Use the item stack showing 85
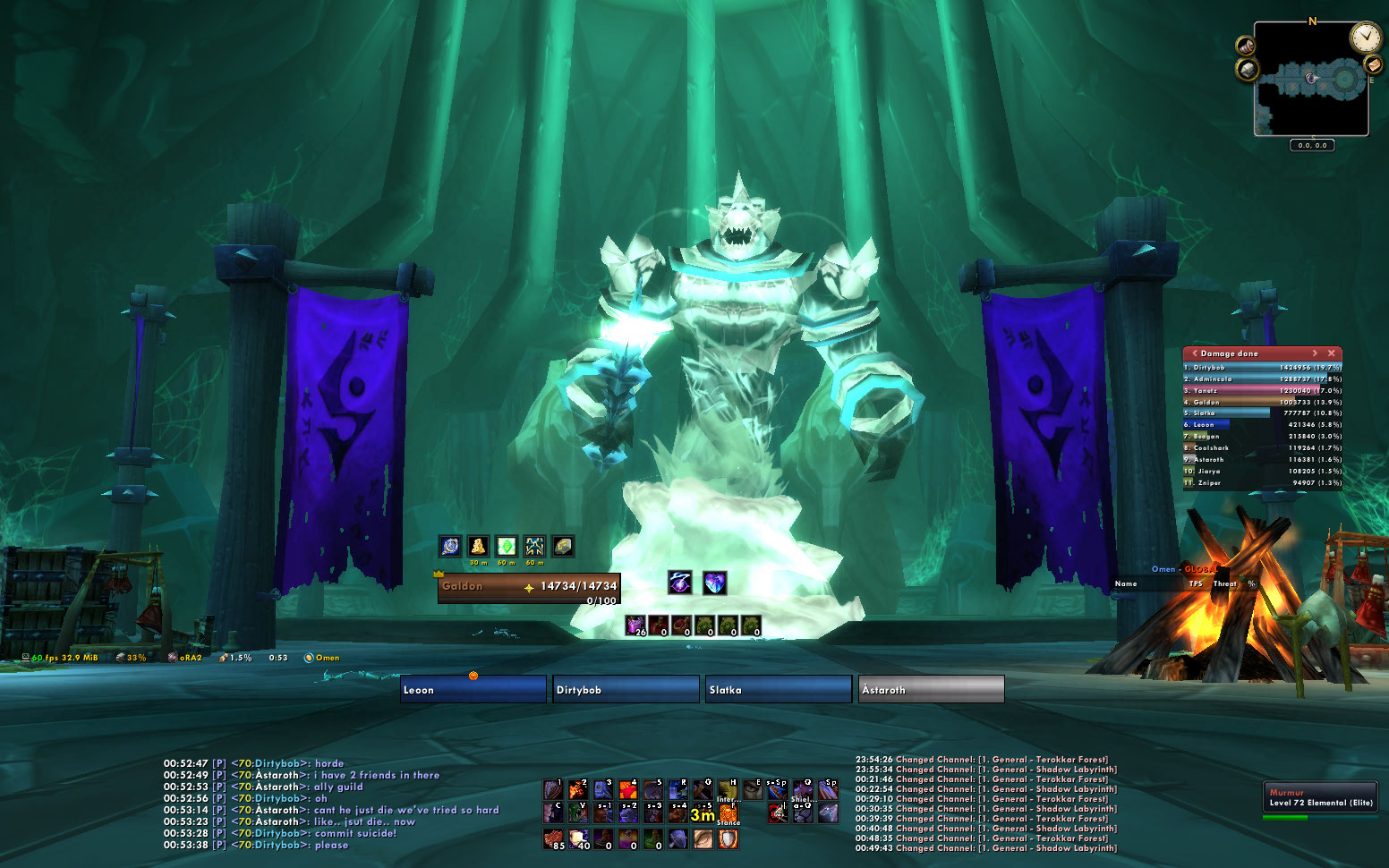This screenshot has width=1389, height=868. click(x=553, y=839)
